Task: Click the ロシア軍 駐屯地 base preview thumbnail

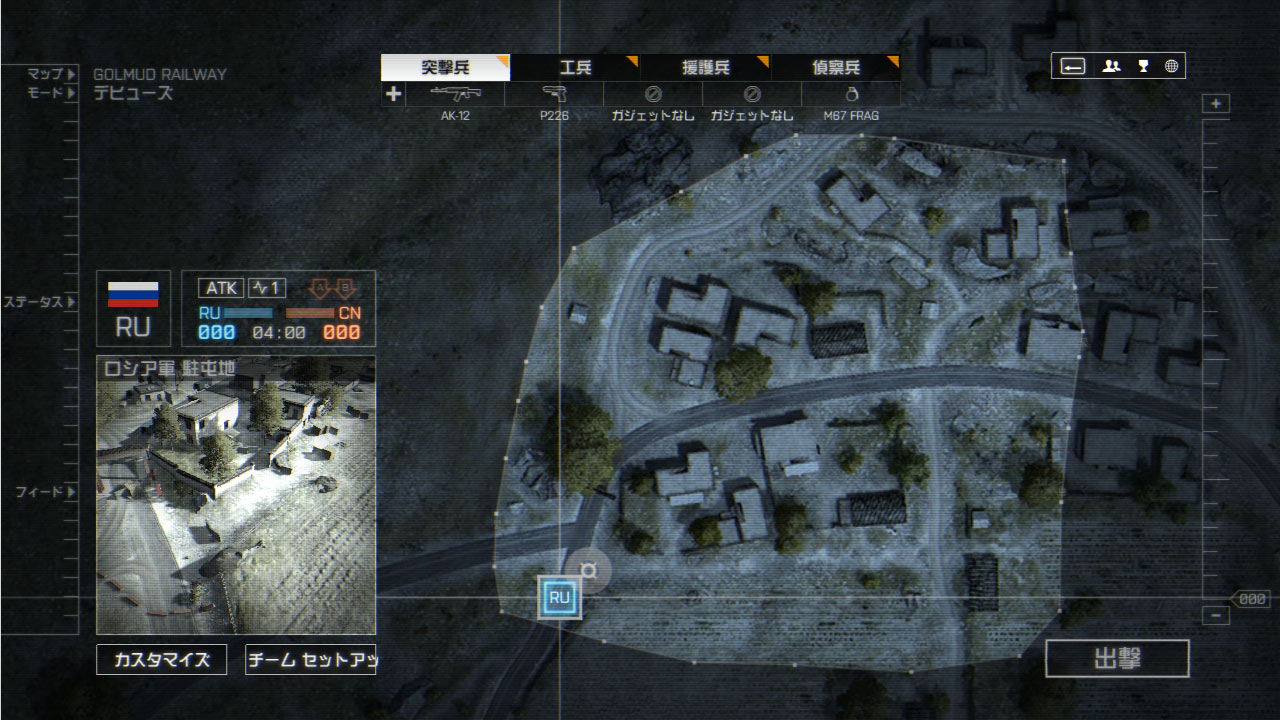Action: (x=236, y=495)
